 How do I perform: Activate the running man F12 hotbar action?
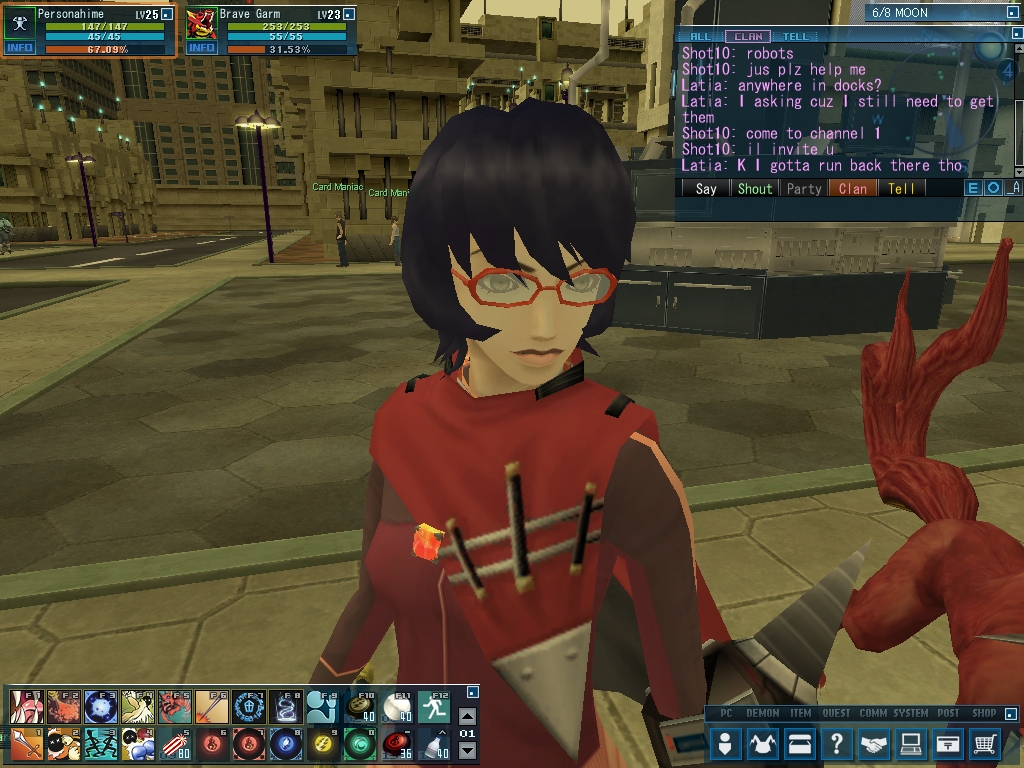(x=433, y=707)
